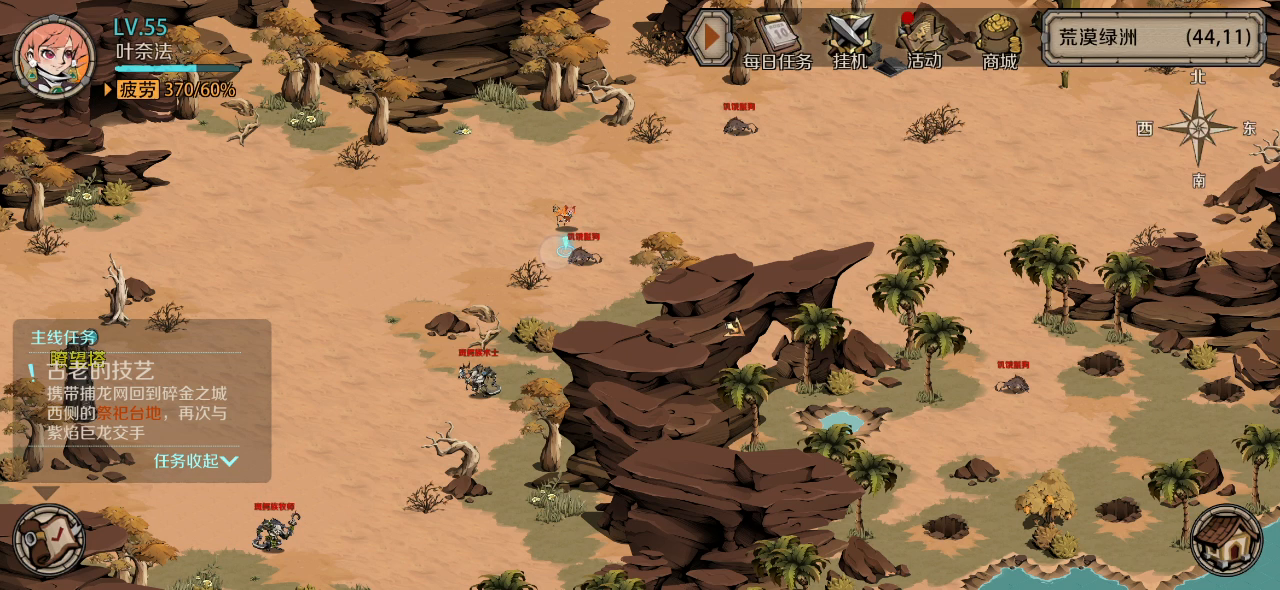Collapse quest panel with 任务收起

pos(196,461)
